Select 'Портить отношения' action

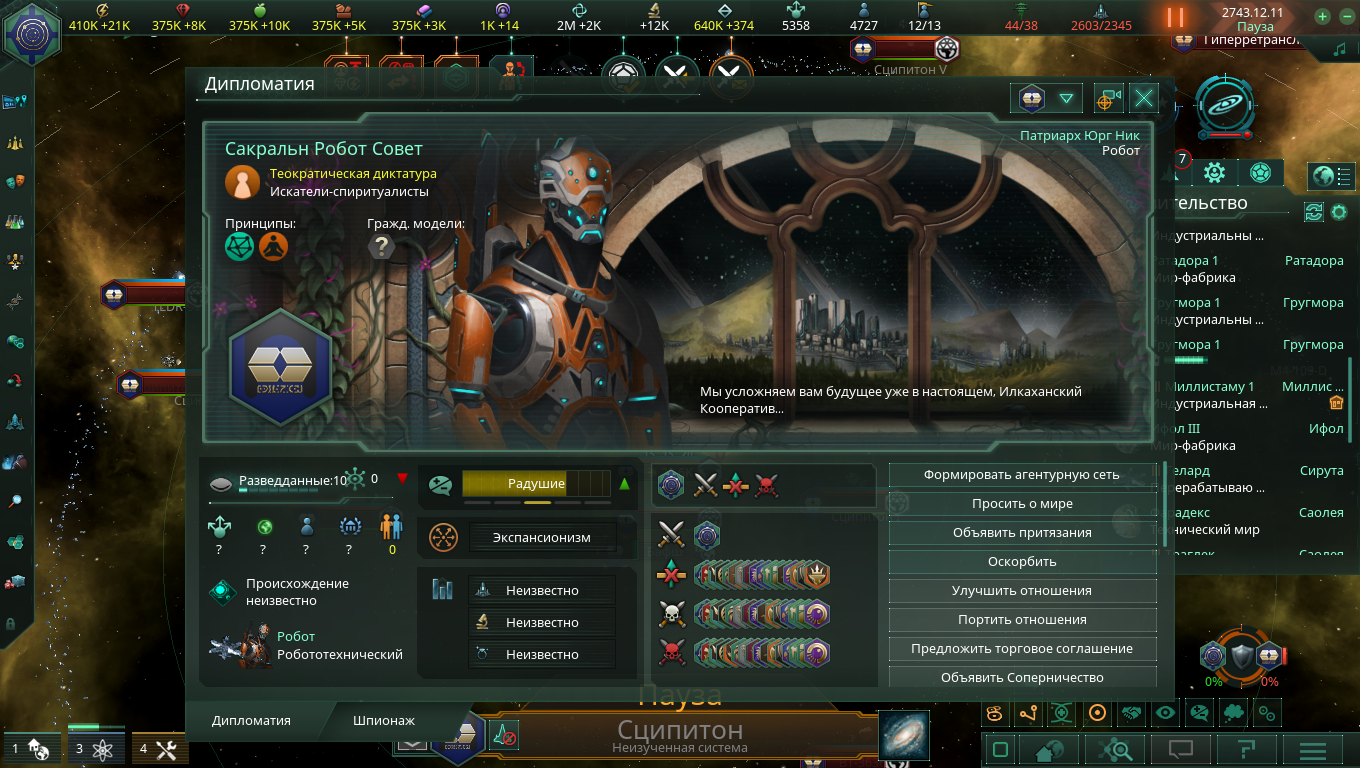(x=1021, y=620)
